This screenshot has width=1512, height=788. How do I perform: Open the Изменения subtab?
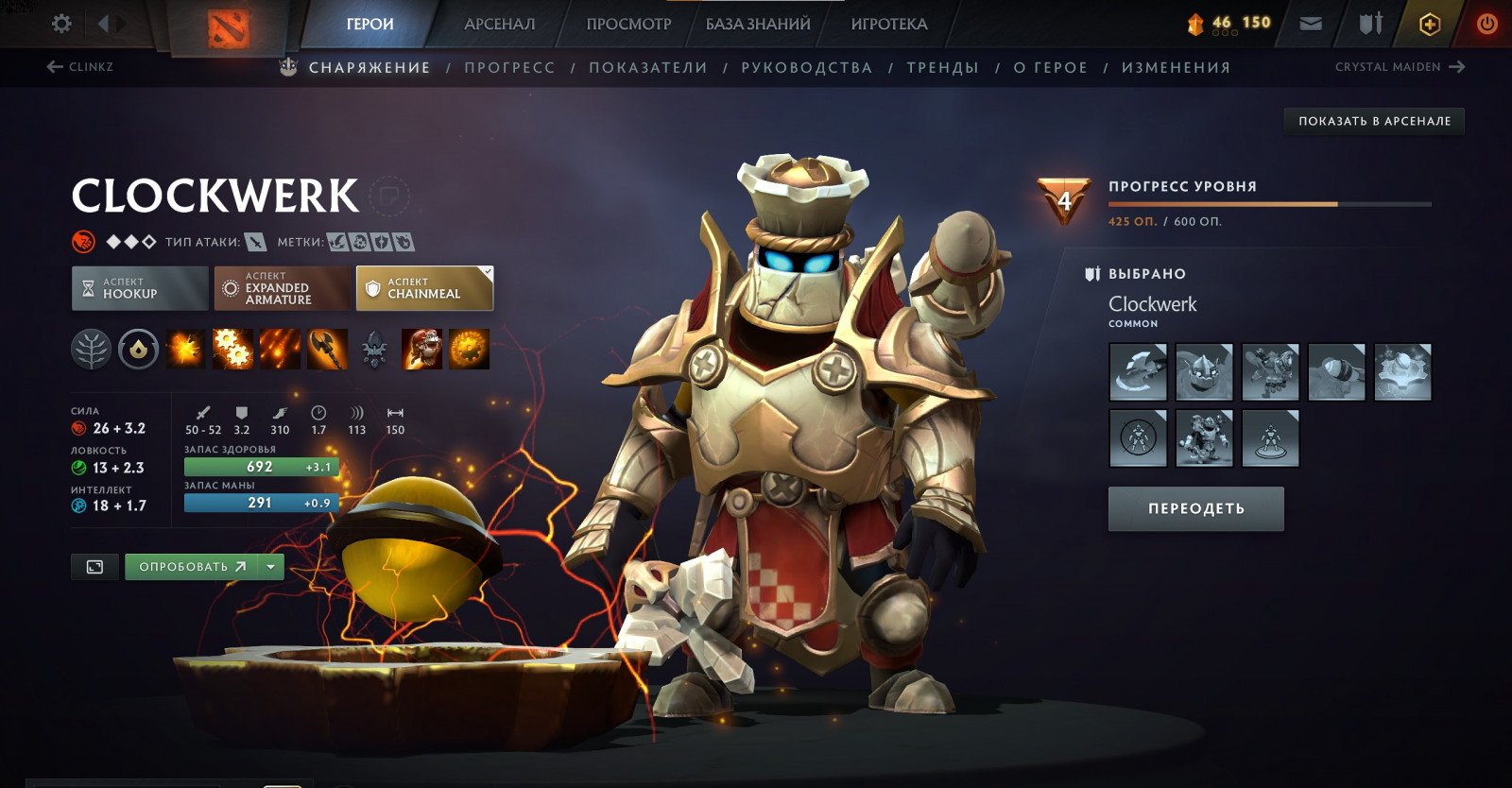pos(1176,68)
